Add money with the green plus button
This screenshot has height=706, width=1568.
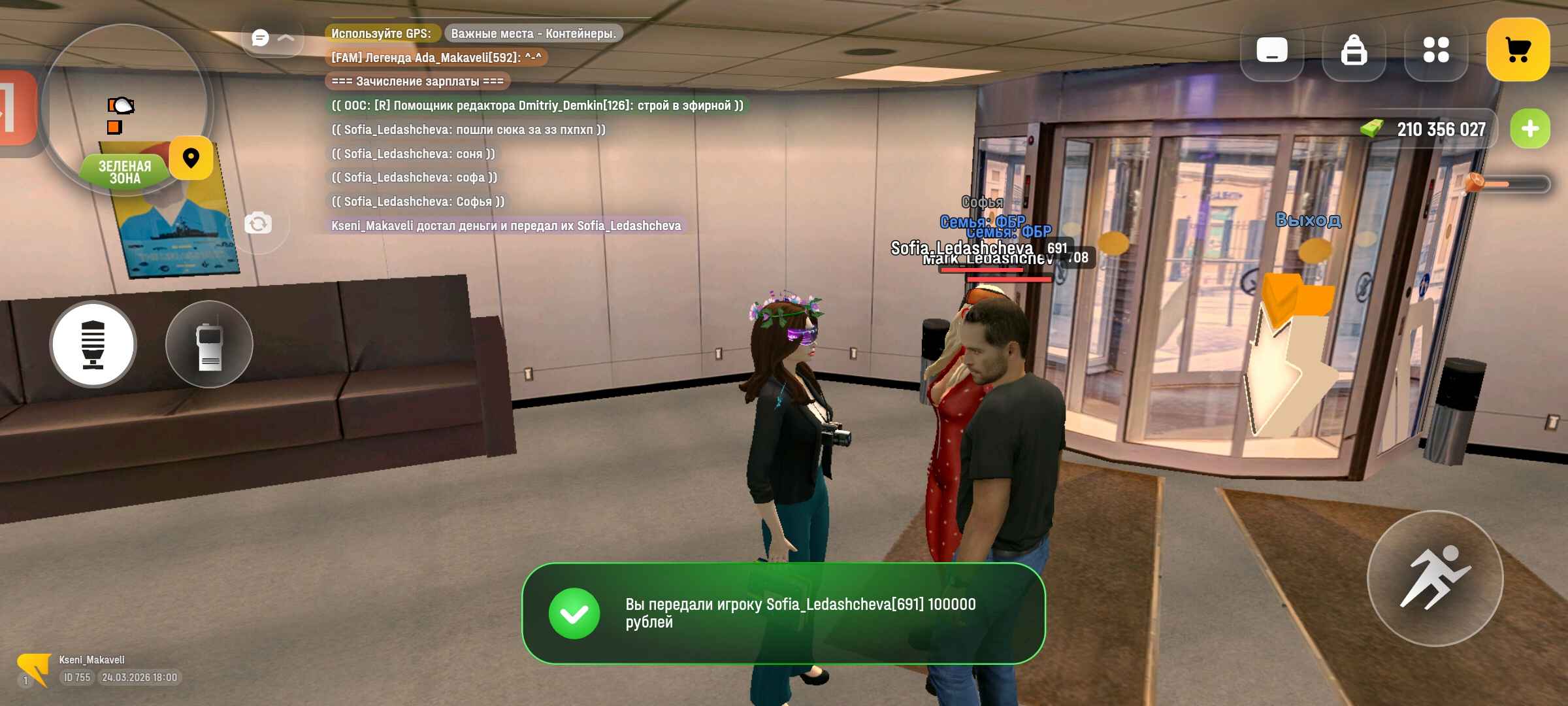(x=1530, y=129)
